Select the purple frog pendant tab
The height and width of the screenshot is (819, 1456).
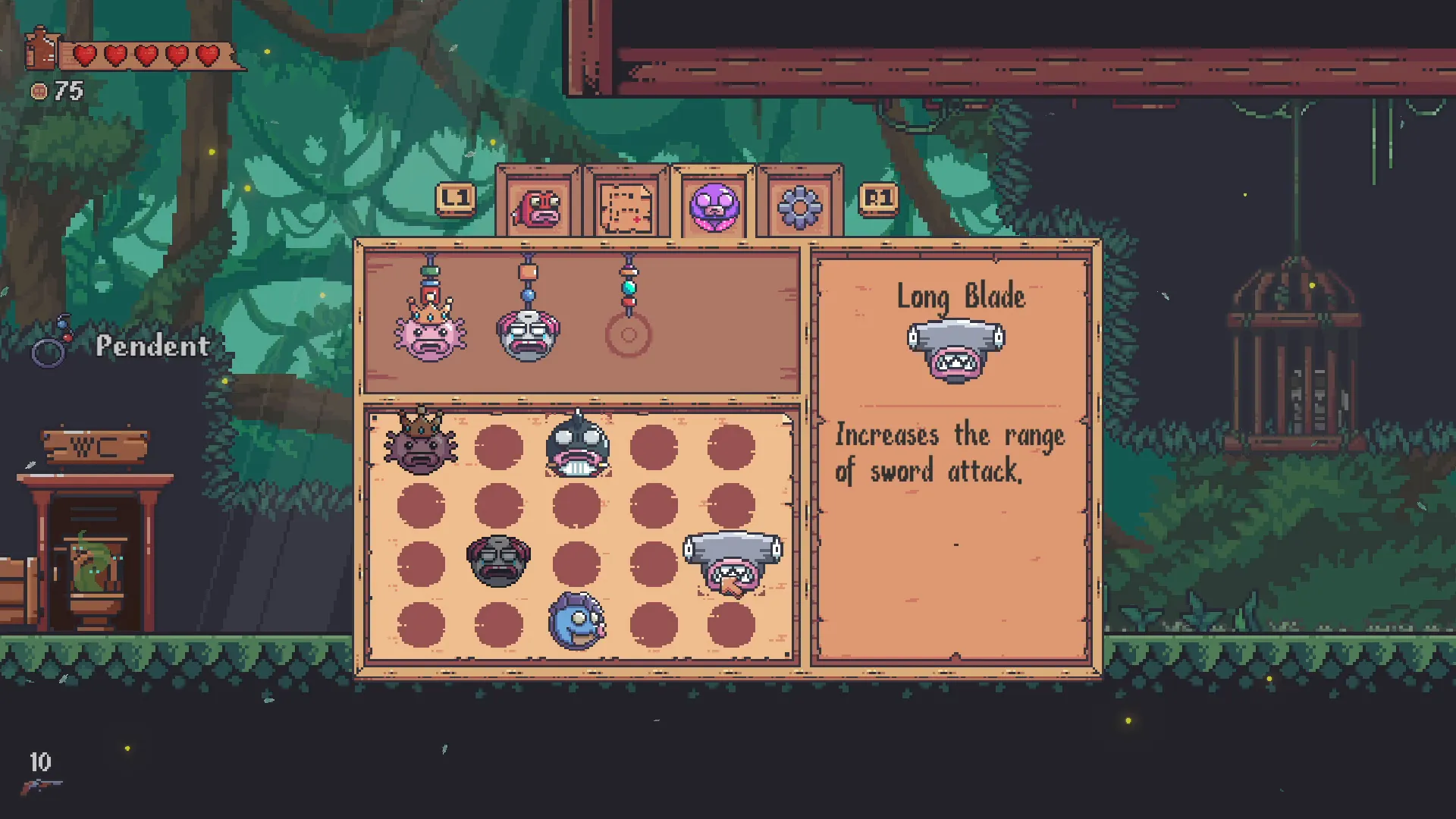pos(714,206)
